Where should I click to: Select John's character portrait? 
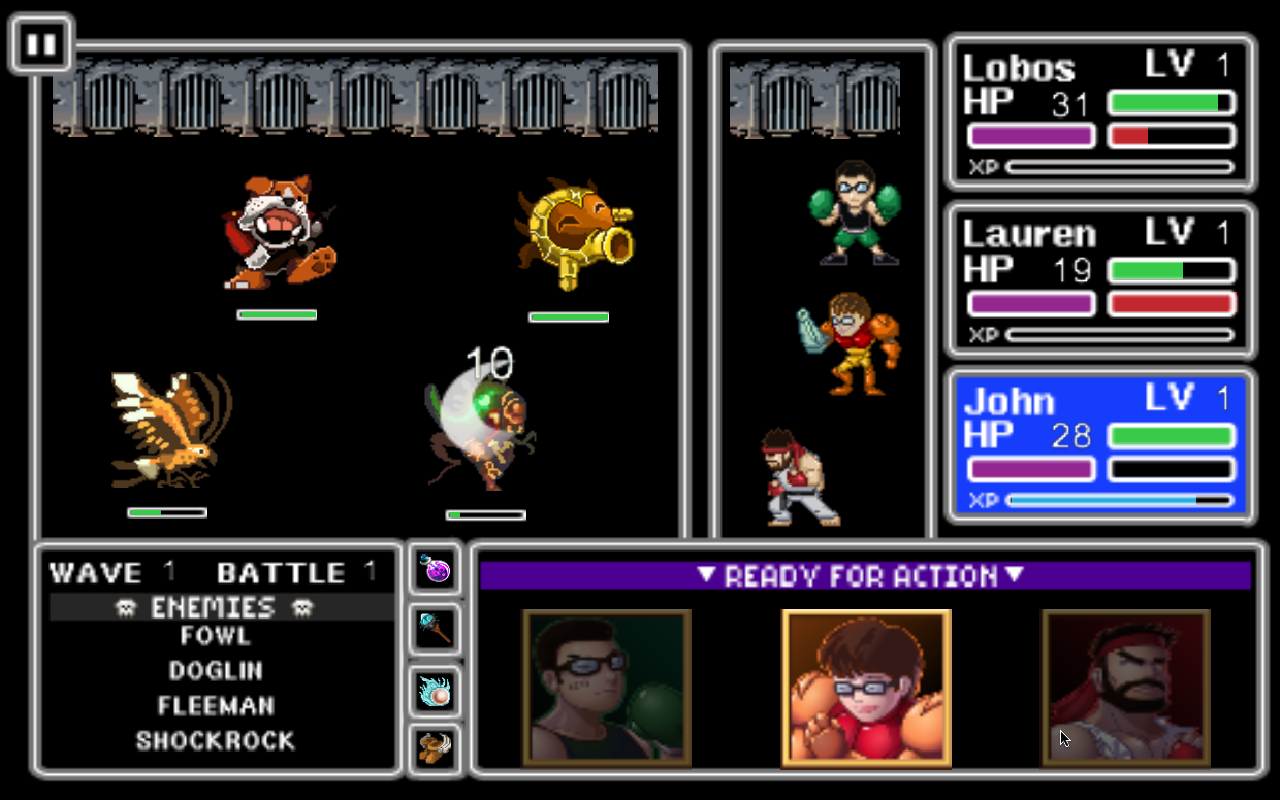coord(1127,688)
